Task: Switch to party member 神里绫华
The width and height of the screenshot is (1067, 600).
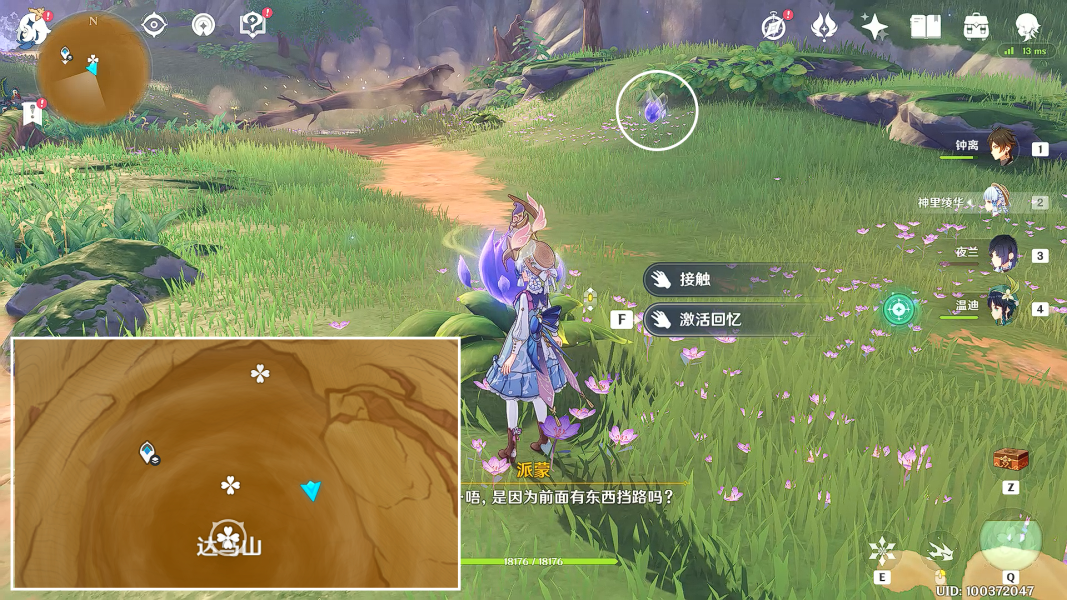Action: point(1001,202)
